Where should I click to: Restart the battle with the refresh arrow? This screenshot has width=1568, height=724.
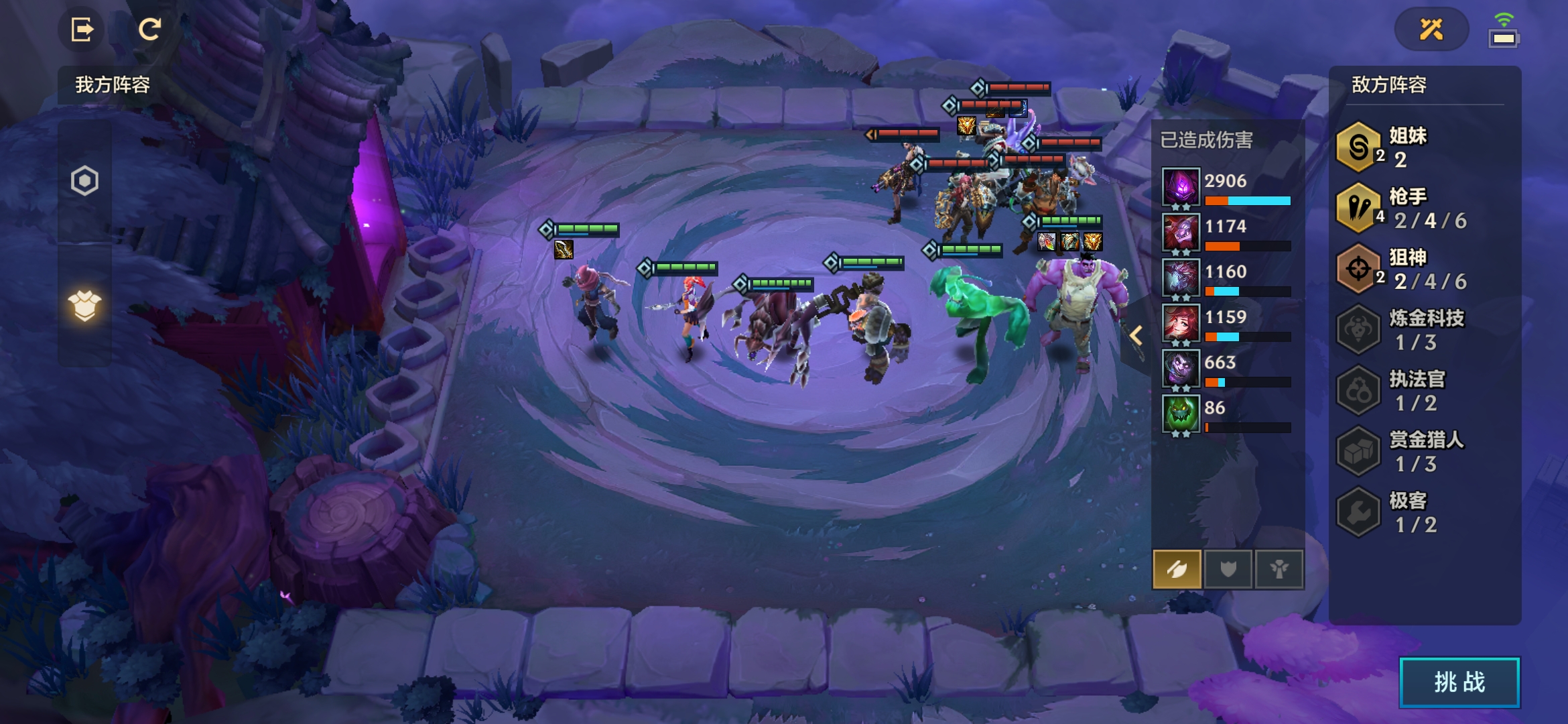tap(149, 29)
